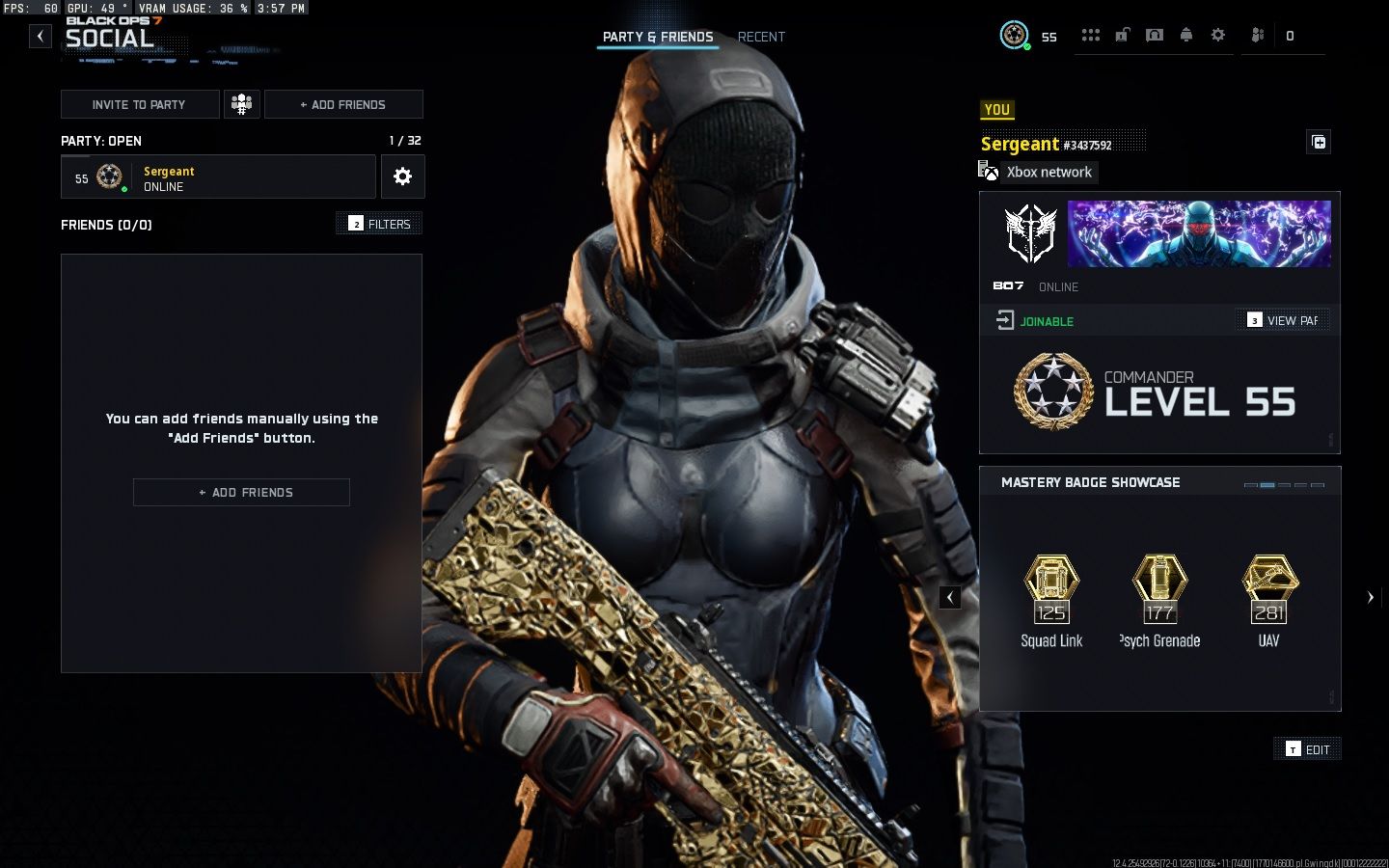The height and width of the screenshot is (868, 1389).
Task: Go back using the top-left arrow
Action: 40,37
